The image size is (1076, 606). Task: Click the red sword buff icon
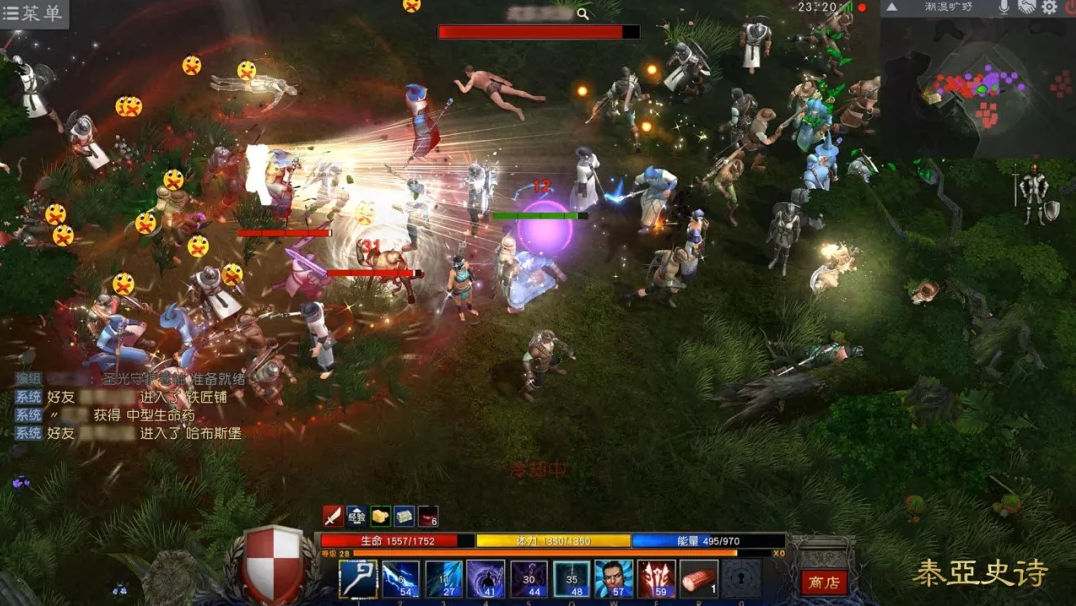click(x=332, y=516)
